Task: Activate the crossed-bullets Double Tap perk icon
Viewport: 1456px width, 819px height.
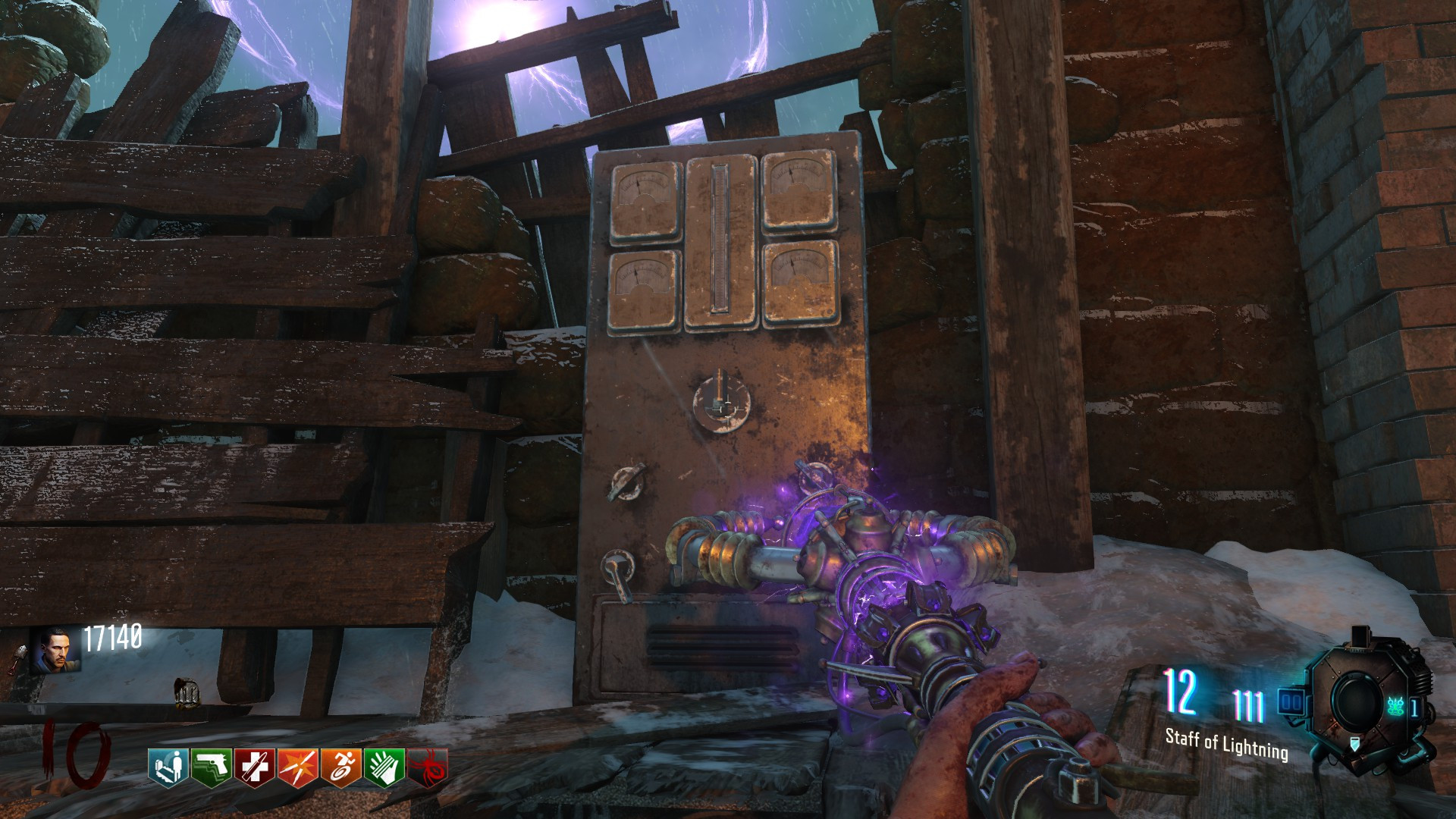Action: click(297, 767)
